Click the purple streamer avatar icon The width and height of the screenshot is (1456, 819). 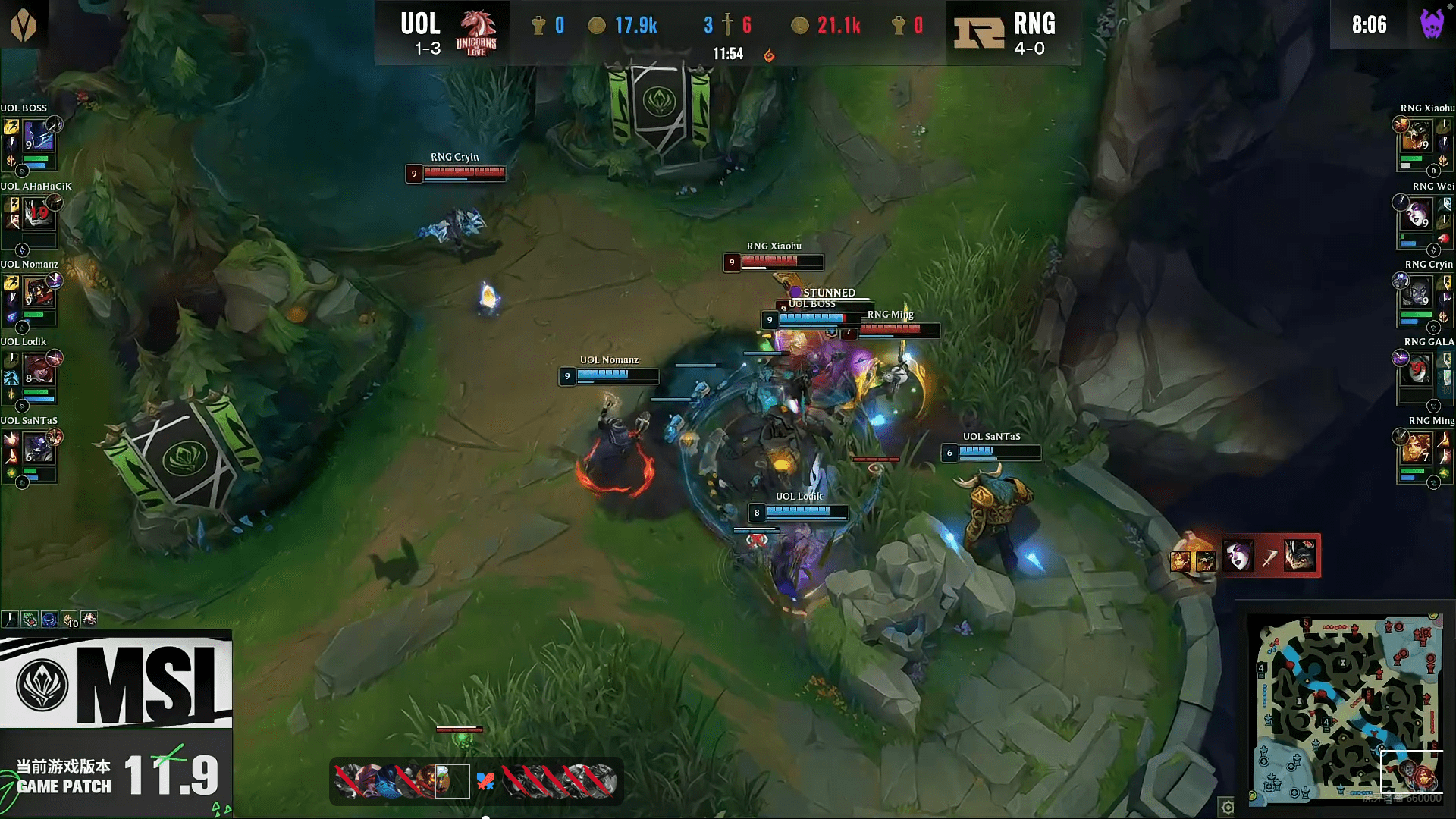(x=1431, y=24)
